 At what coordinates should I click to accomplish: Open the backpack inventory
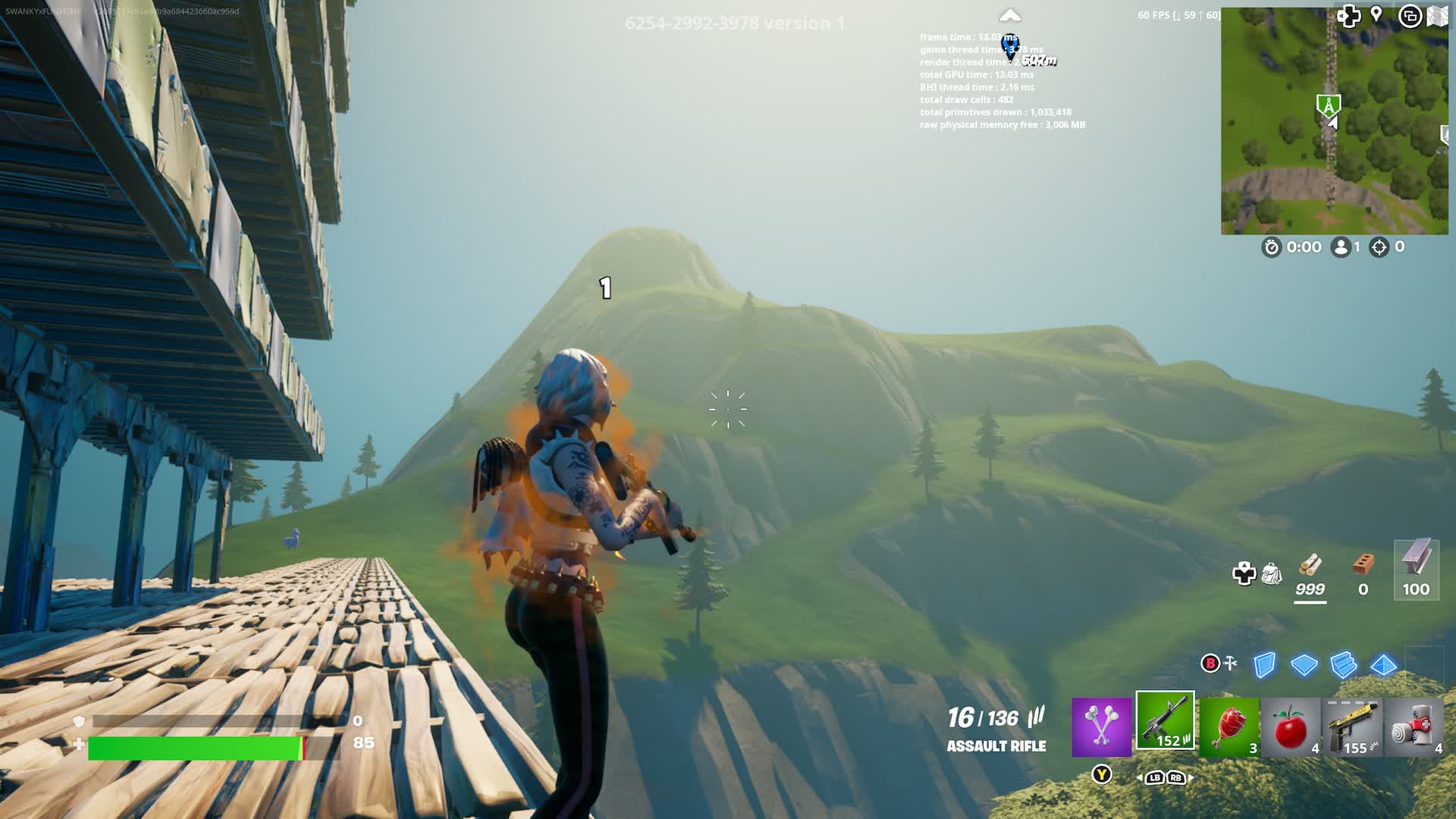1272,574
